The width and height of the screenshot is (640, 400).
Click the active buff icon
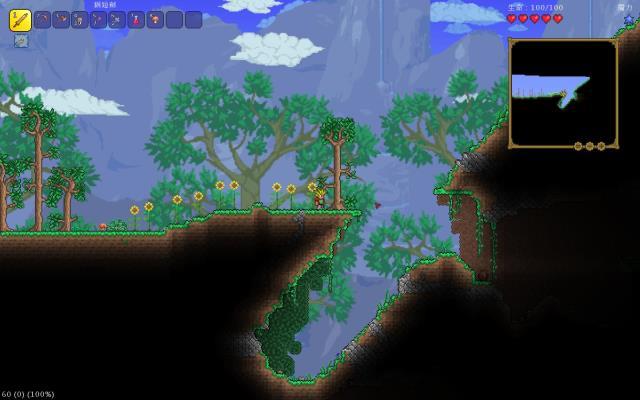(20, 41)
